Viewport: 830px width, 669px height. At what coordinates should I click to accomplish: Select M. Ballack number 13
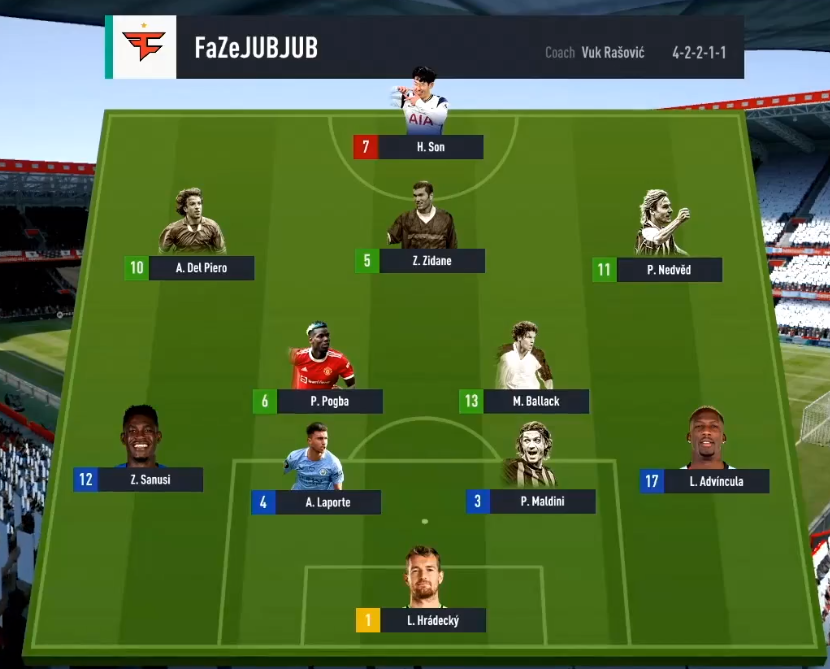525,401
